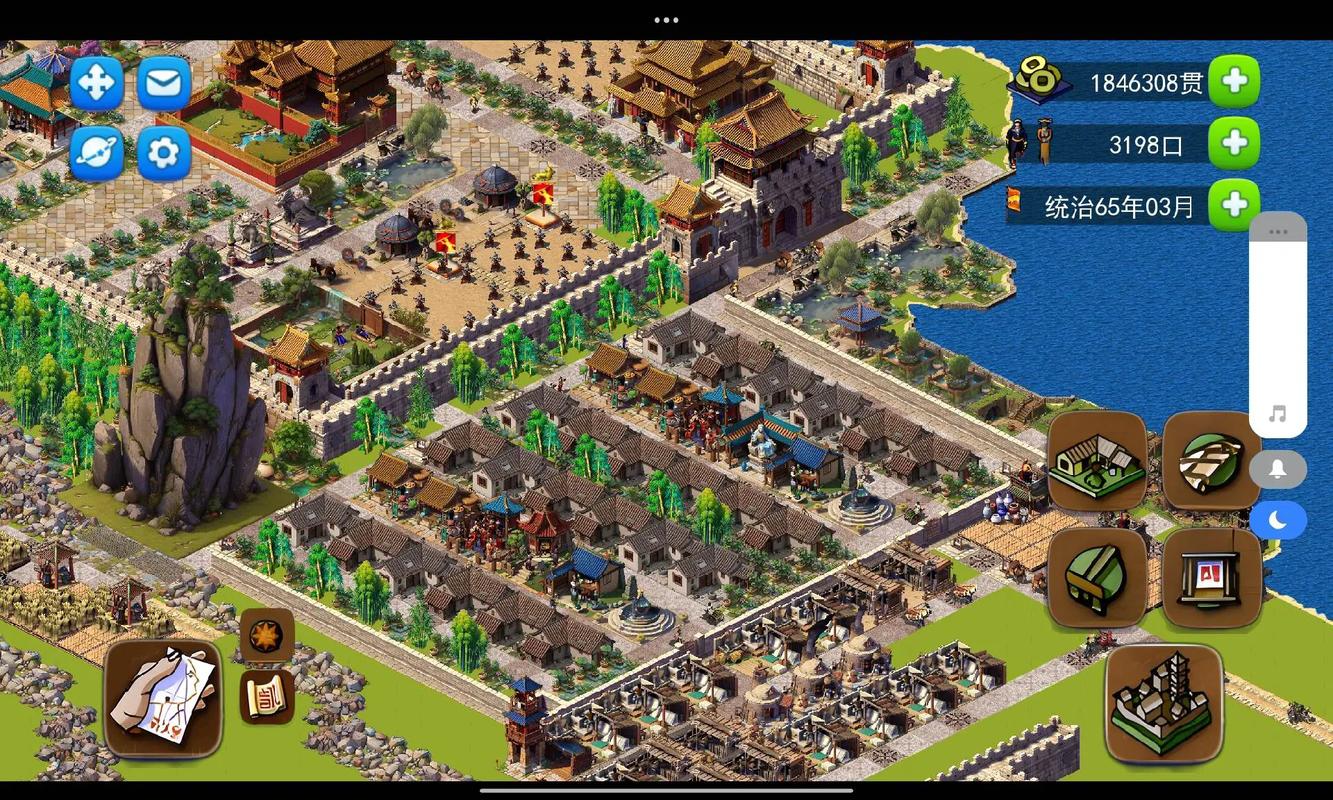Choose the green leaf-shaped field icon
Screen dimensions: 1333x800
pos(1097,578)
